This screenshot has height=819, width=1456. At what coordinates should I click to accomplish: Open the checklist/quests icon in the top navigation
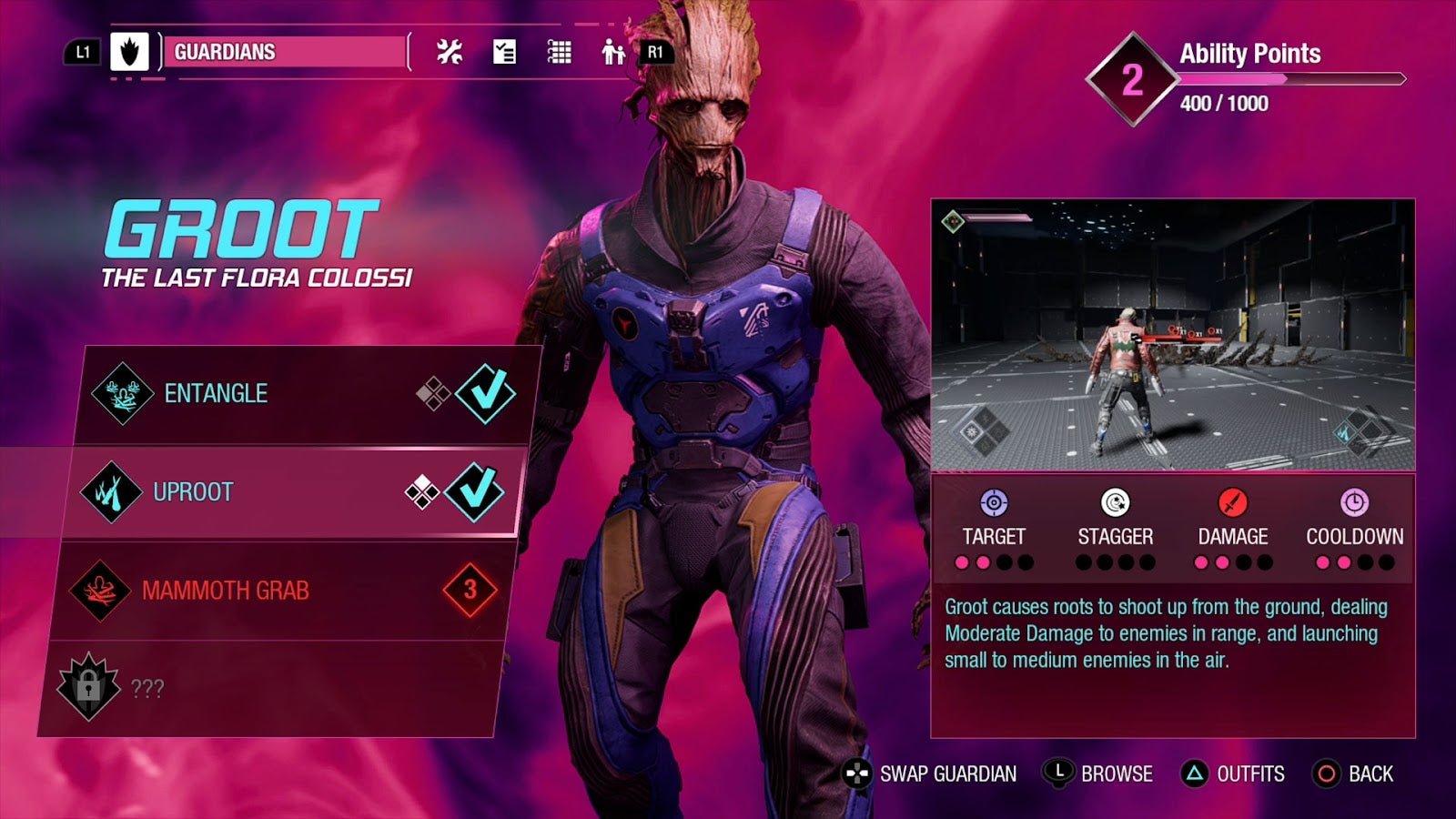click(x=505, y=52)
